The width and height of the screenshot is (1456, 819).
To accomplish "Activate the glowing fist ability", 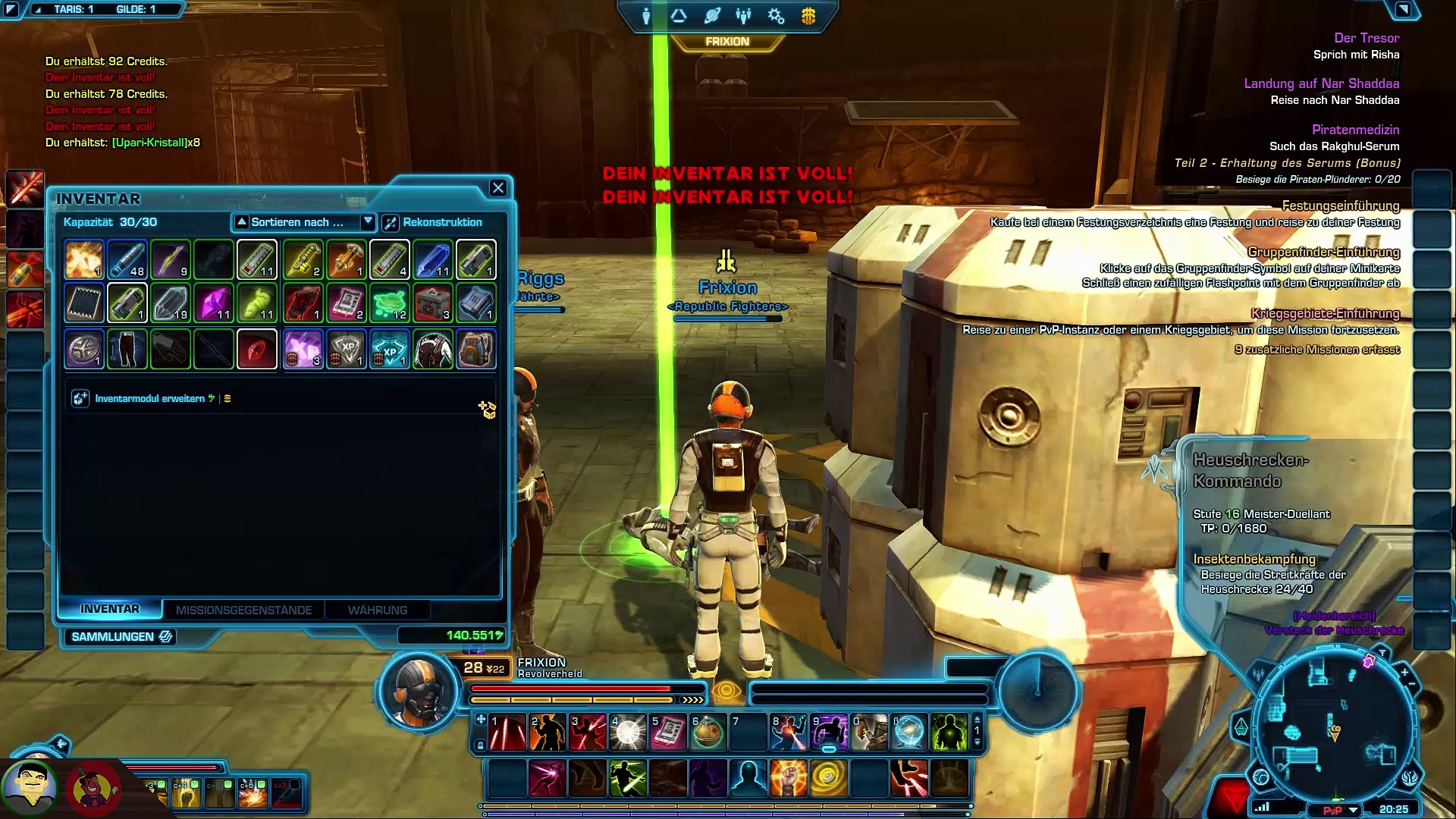I will 788,778.
